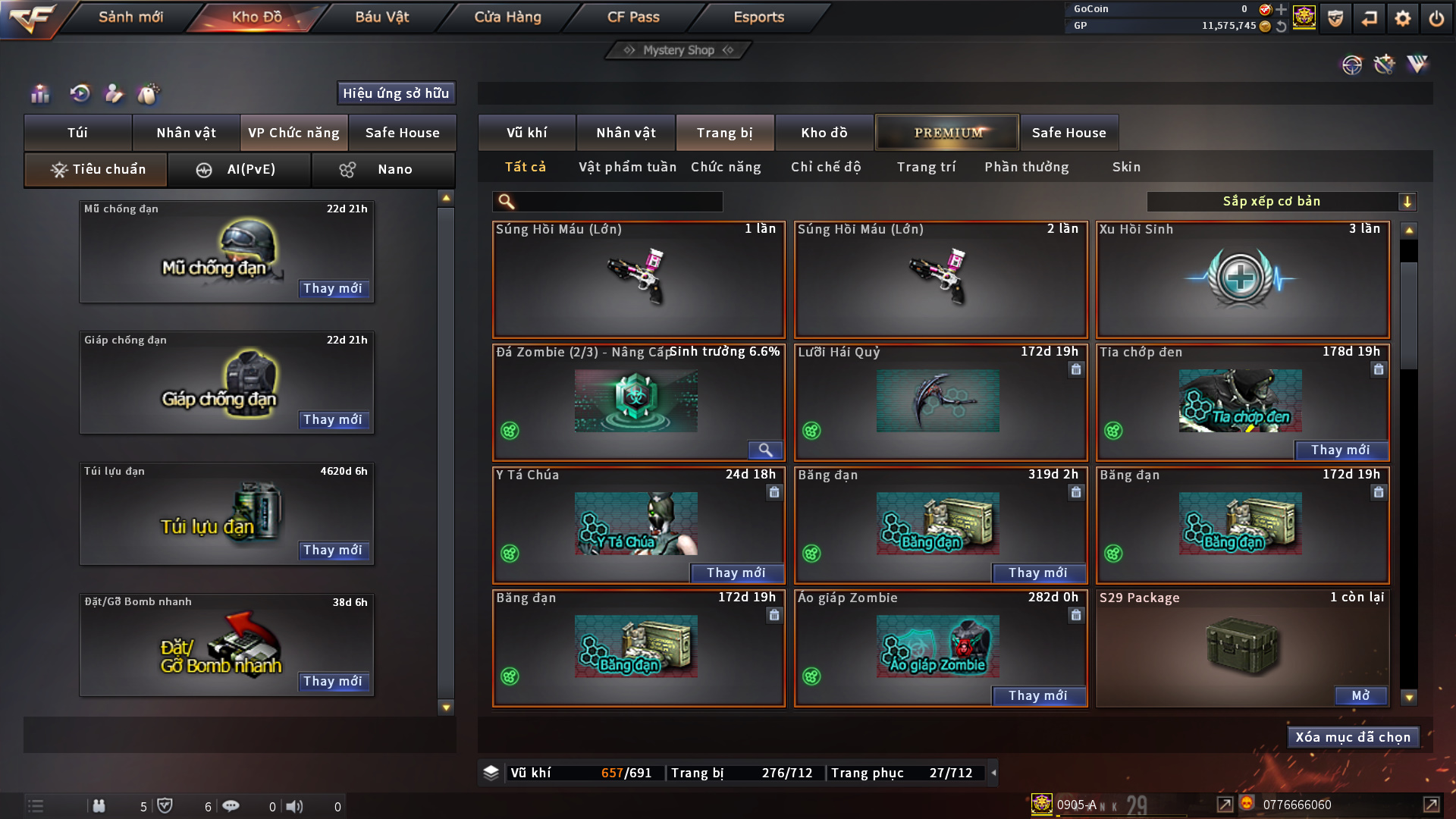The image size is (1456, 819).
Task: Open the Sảnh mới lobby tab
Action: click(x=130, y=17)
